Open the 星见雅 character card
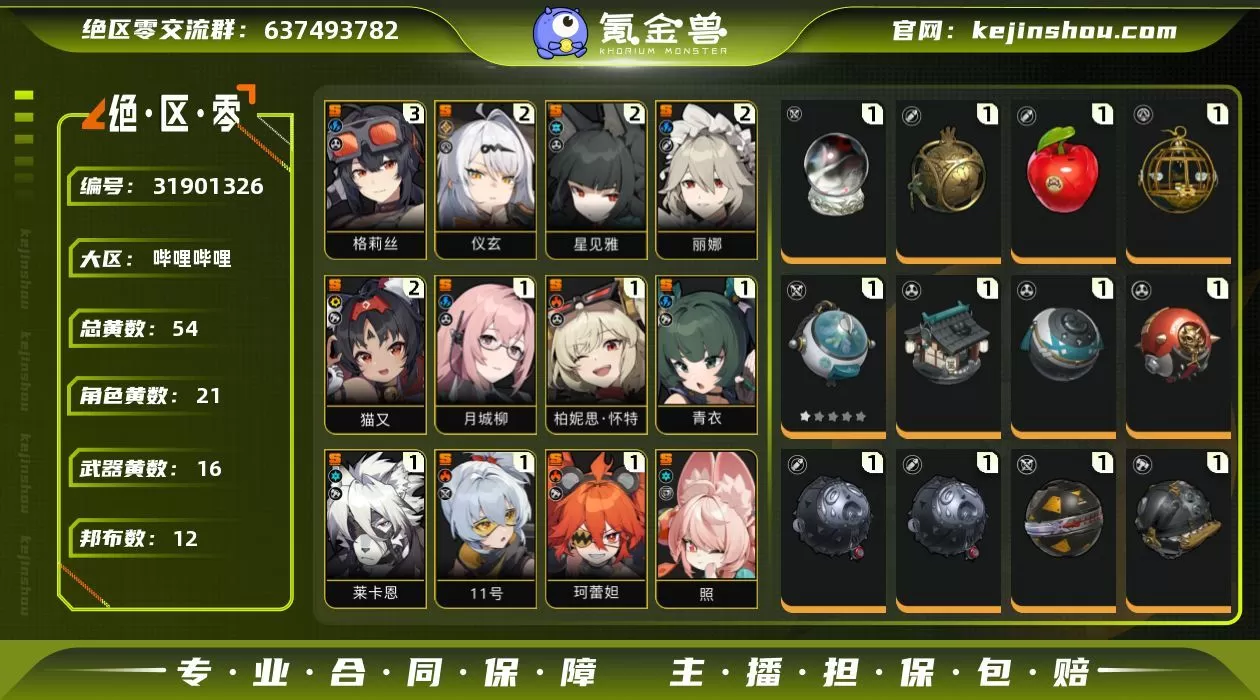The width and height of the screenshot is (1260, 700). pos(596,178)
